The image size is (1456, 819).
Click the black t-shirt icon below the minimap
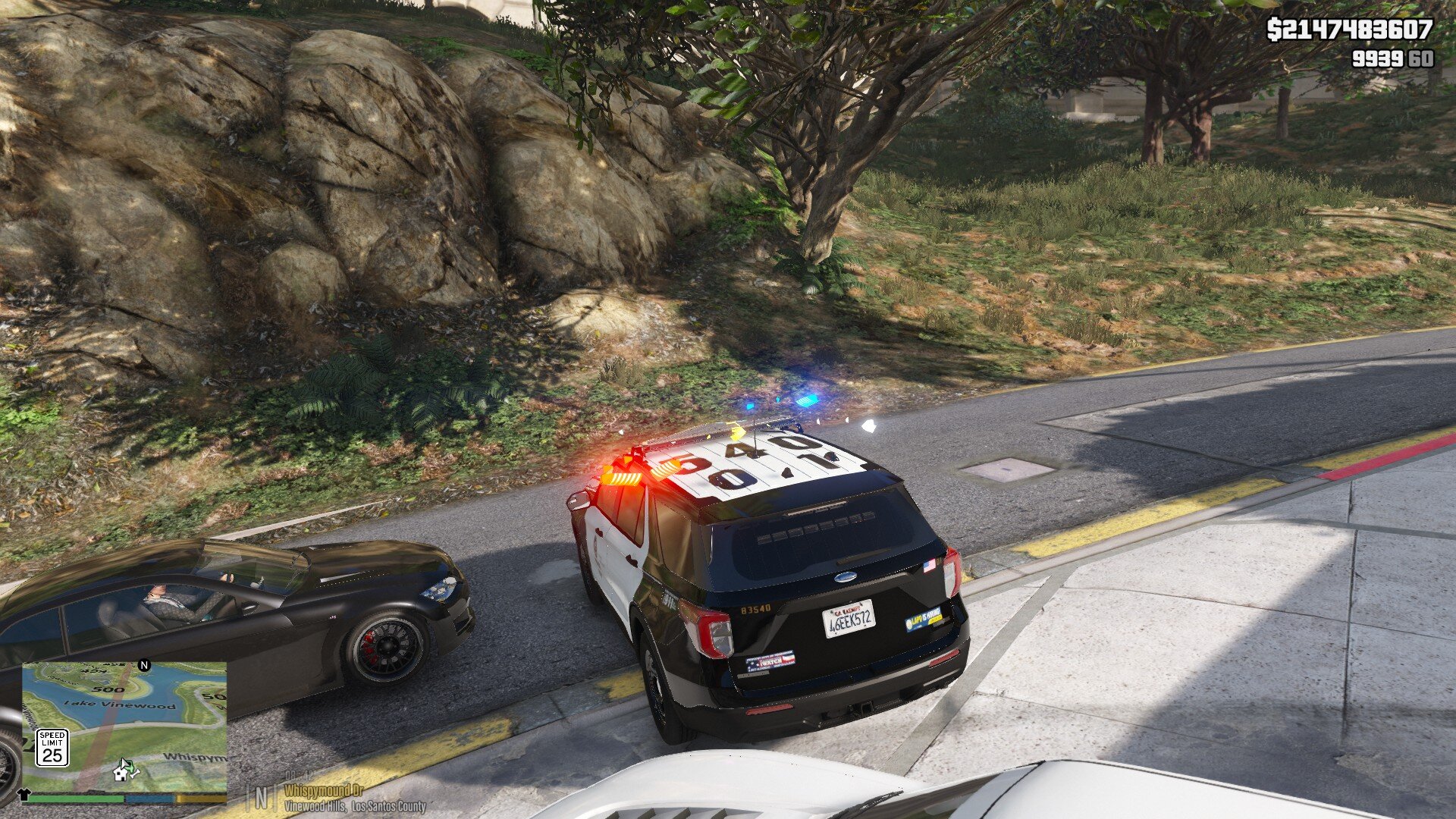tap(23, 795)
